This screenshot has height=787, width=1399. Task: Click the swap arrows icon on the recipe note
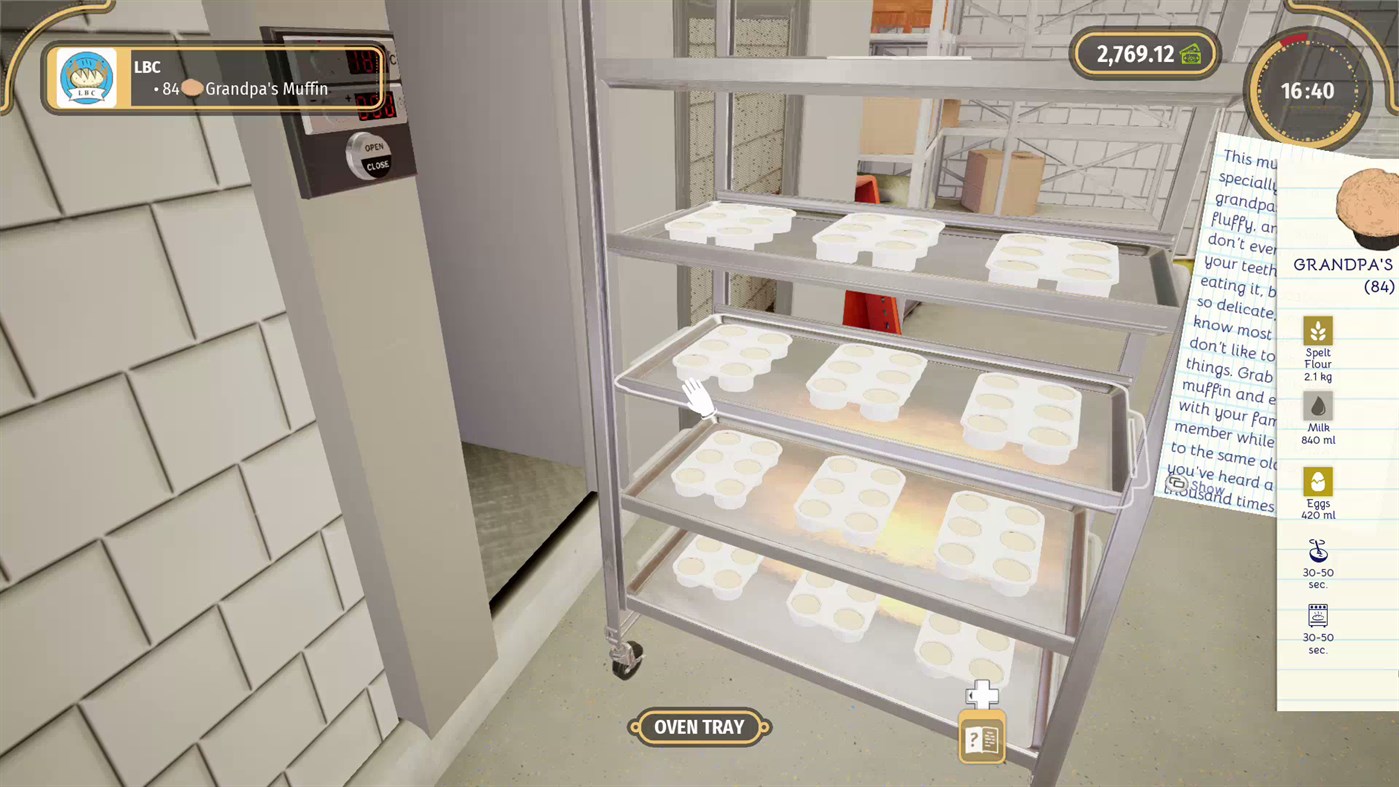pos(1177,483)
